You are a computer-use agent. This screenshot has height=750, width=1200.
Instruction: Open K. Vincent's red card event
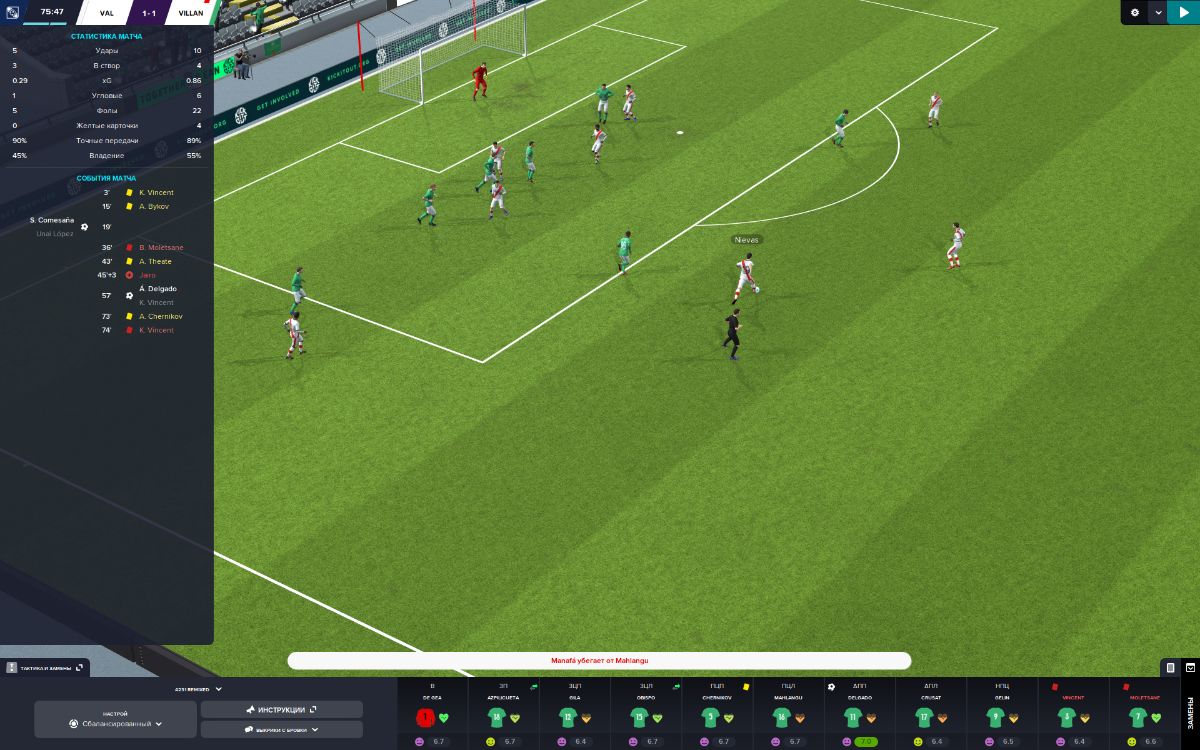(x=156, y=330)
